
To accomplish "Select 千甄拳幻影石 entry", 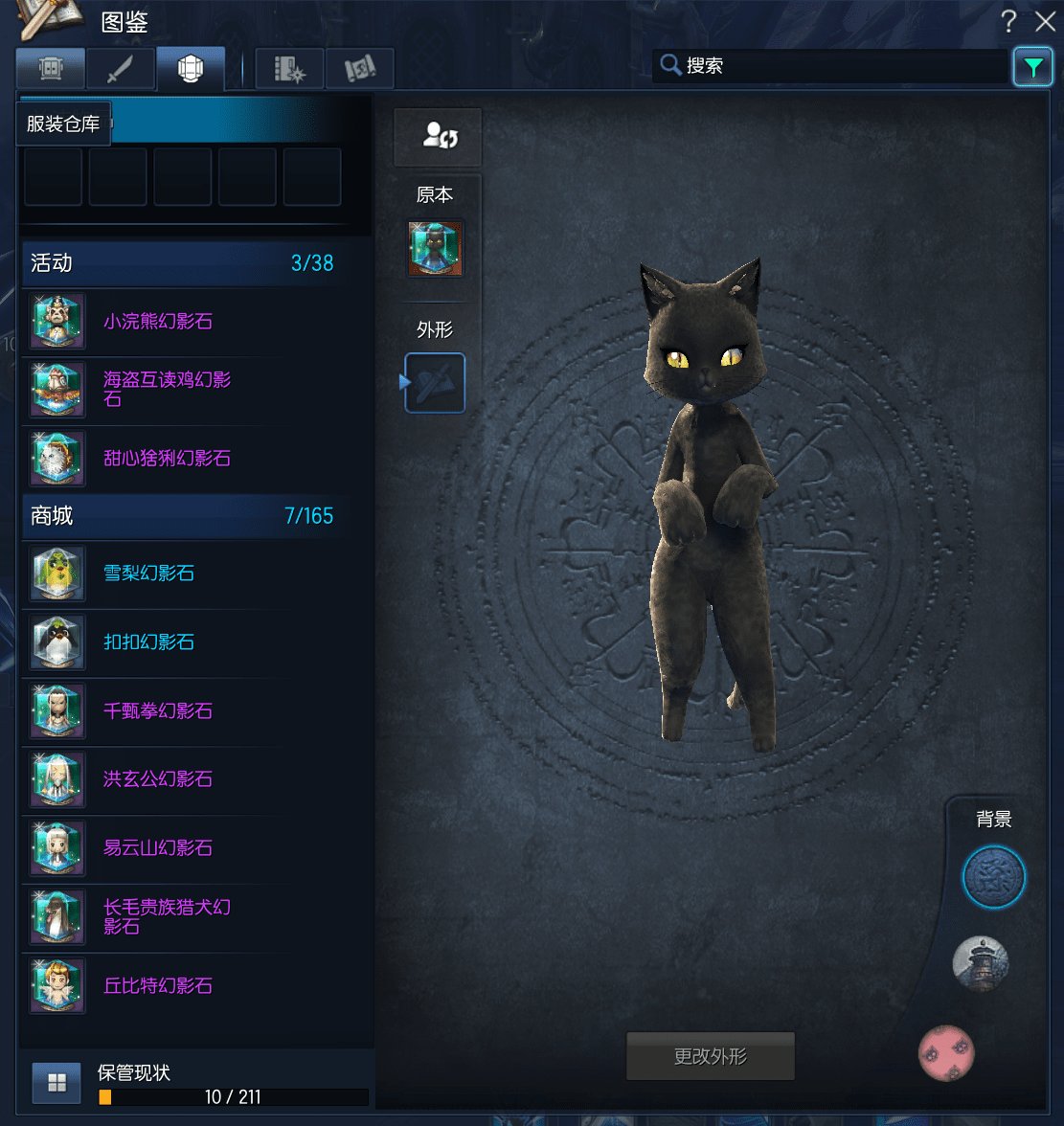I will click(x=157, y=711).
